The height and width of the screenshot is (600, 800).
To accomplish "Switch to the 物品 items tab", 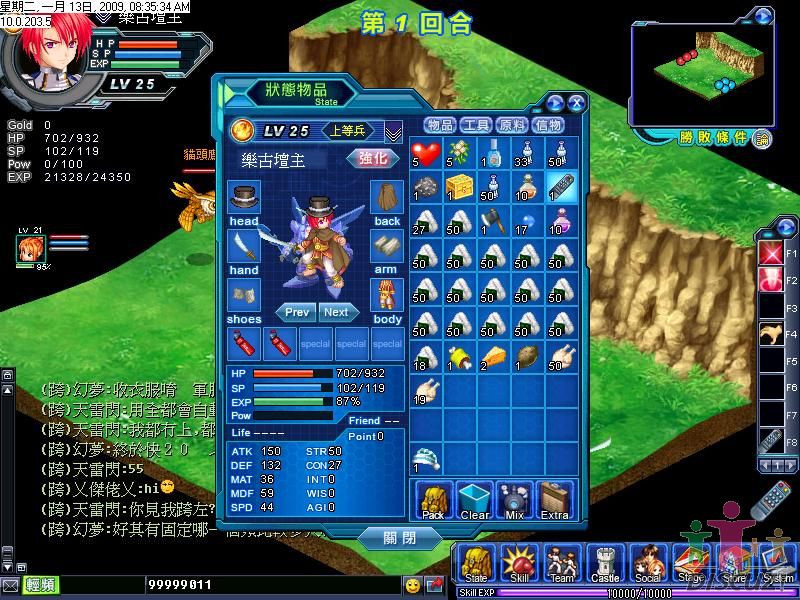I will pyautogui.click(x=440, y=125).
